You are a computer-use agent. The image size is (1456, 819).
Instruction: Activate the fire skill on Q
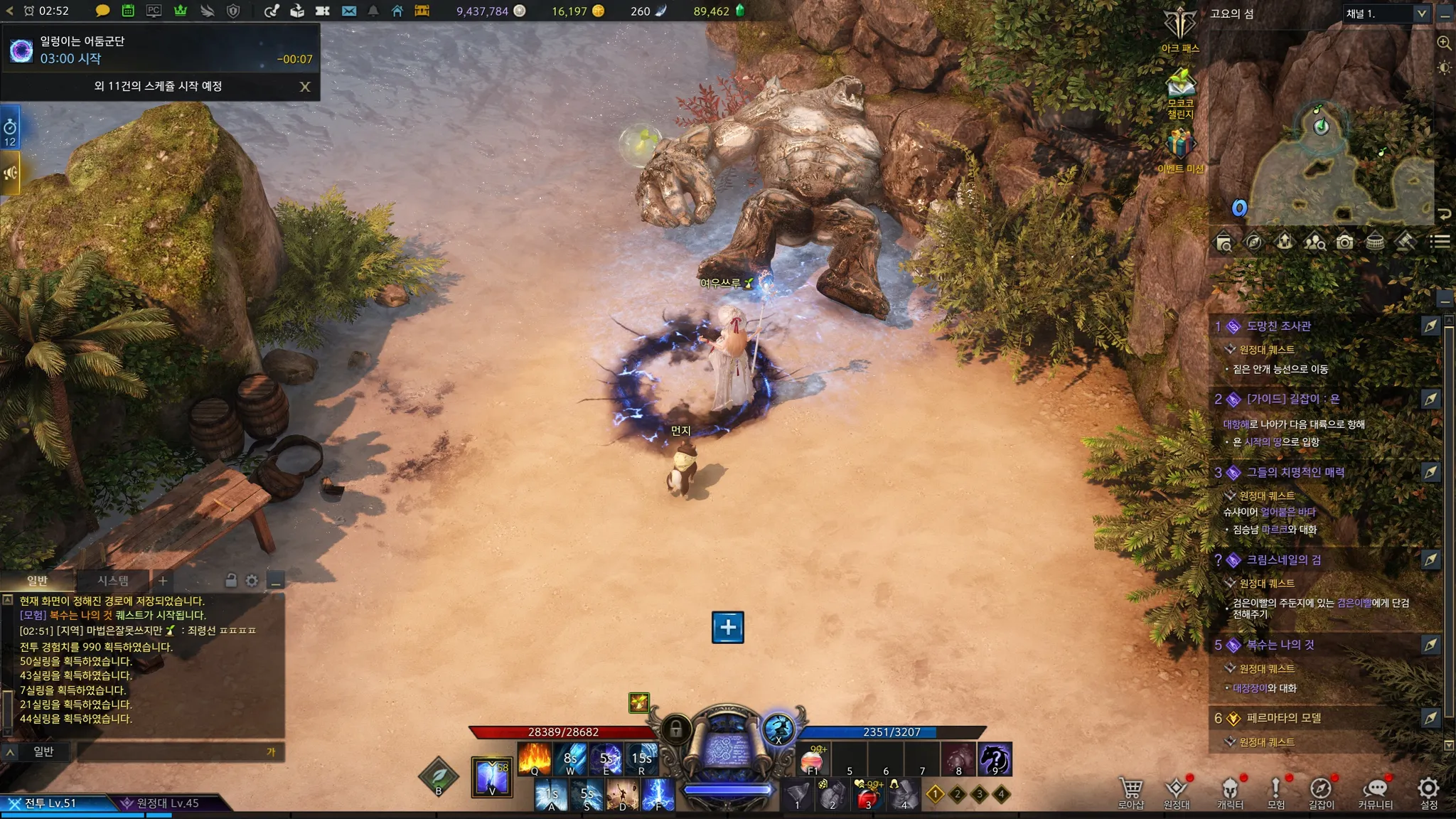tap(535, 758)
